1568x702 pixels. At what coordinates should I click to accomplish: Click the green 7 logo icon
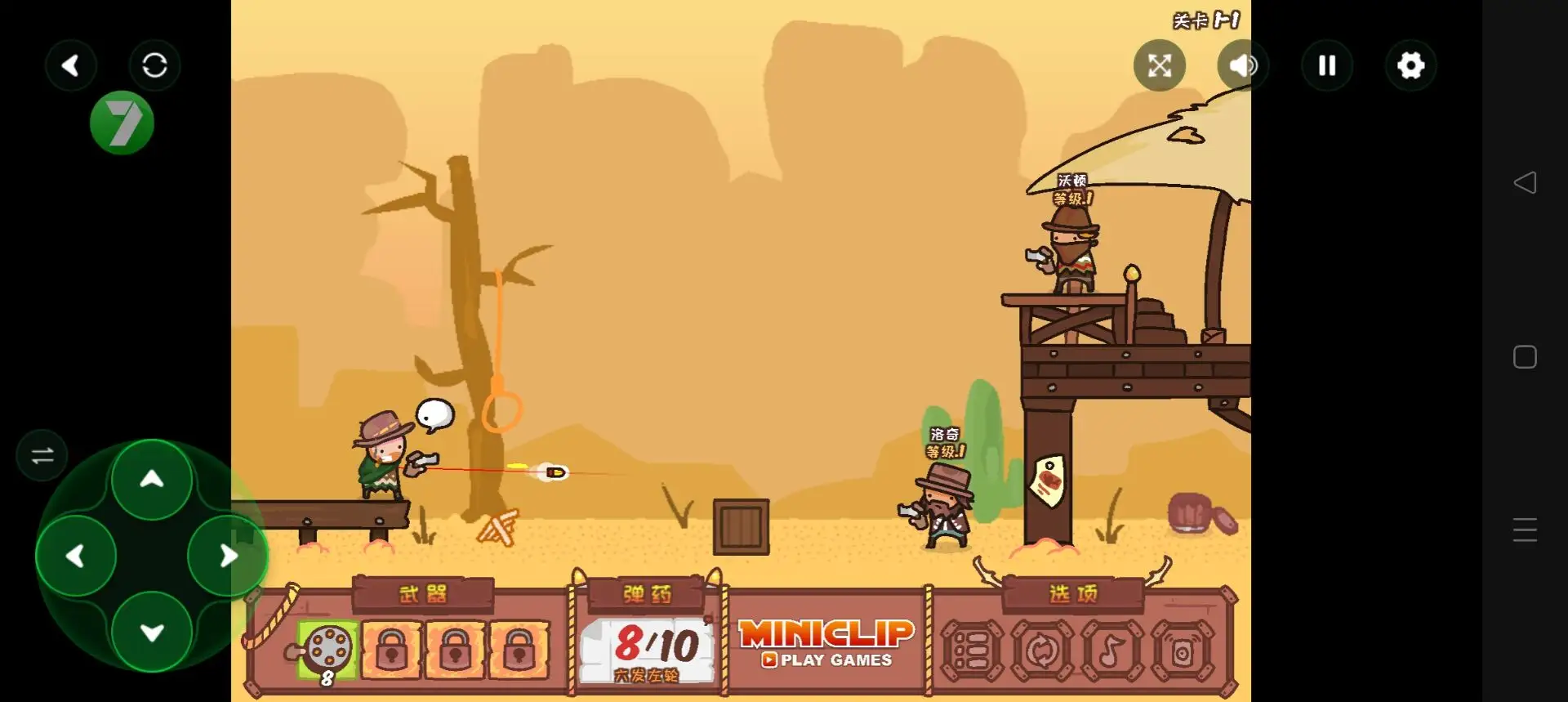(122, 123)
